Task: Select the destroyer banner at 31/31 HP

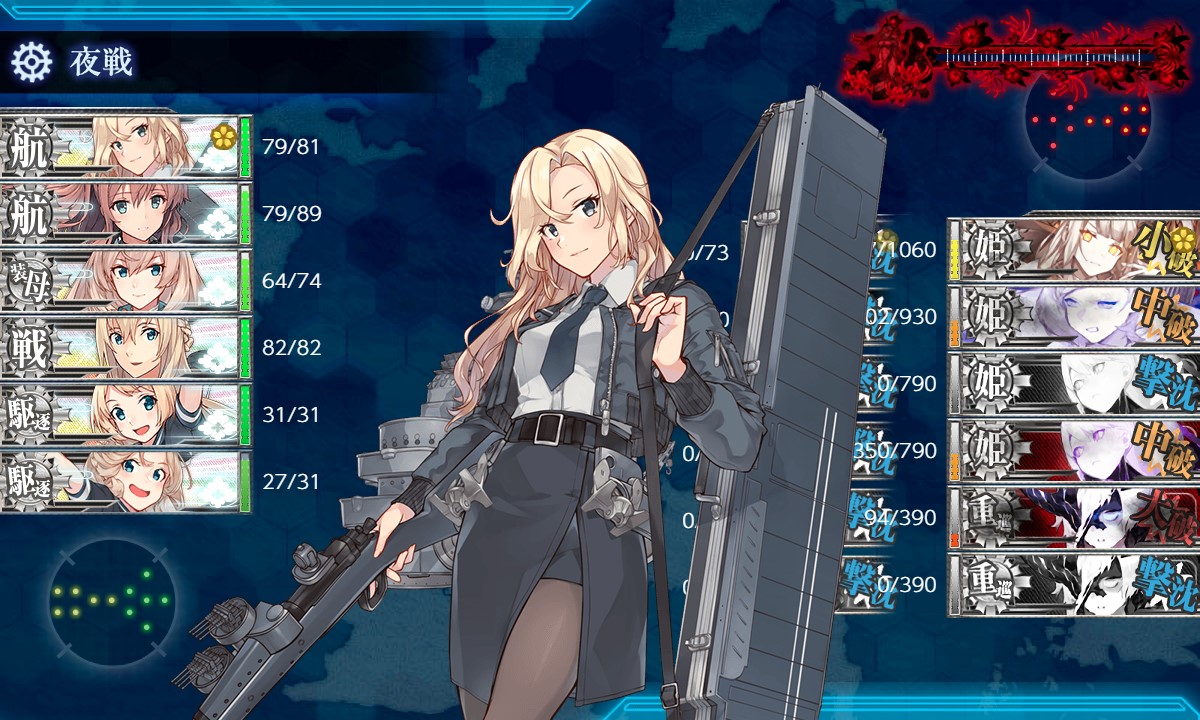Action: (125, 415)
